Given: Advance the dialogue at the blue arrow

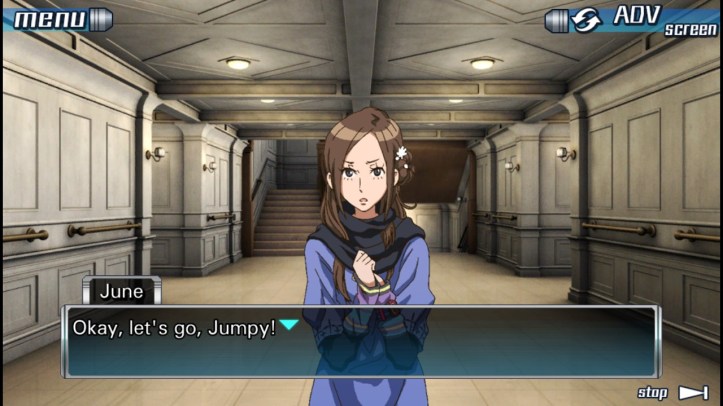Looking at the screenshot, I should (x=288, y=325).
